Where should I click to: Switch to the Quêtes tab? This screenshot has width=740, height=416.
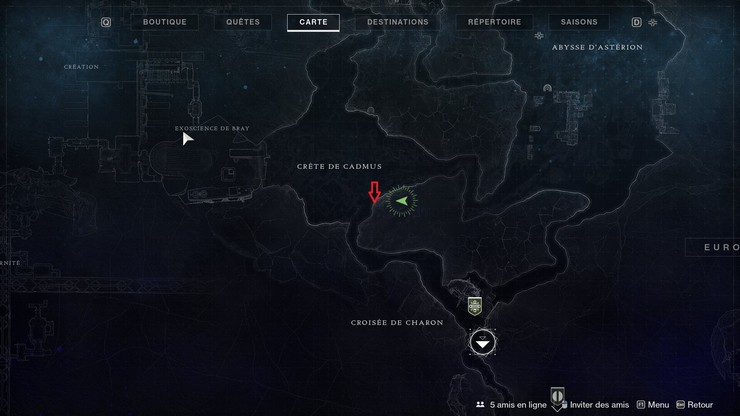[243, 22]
